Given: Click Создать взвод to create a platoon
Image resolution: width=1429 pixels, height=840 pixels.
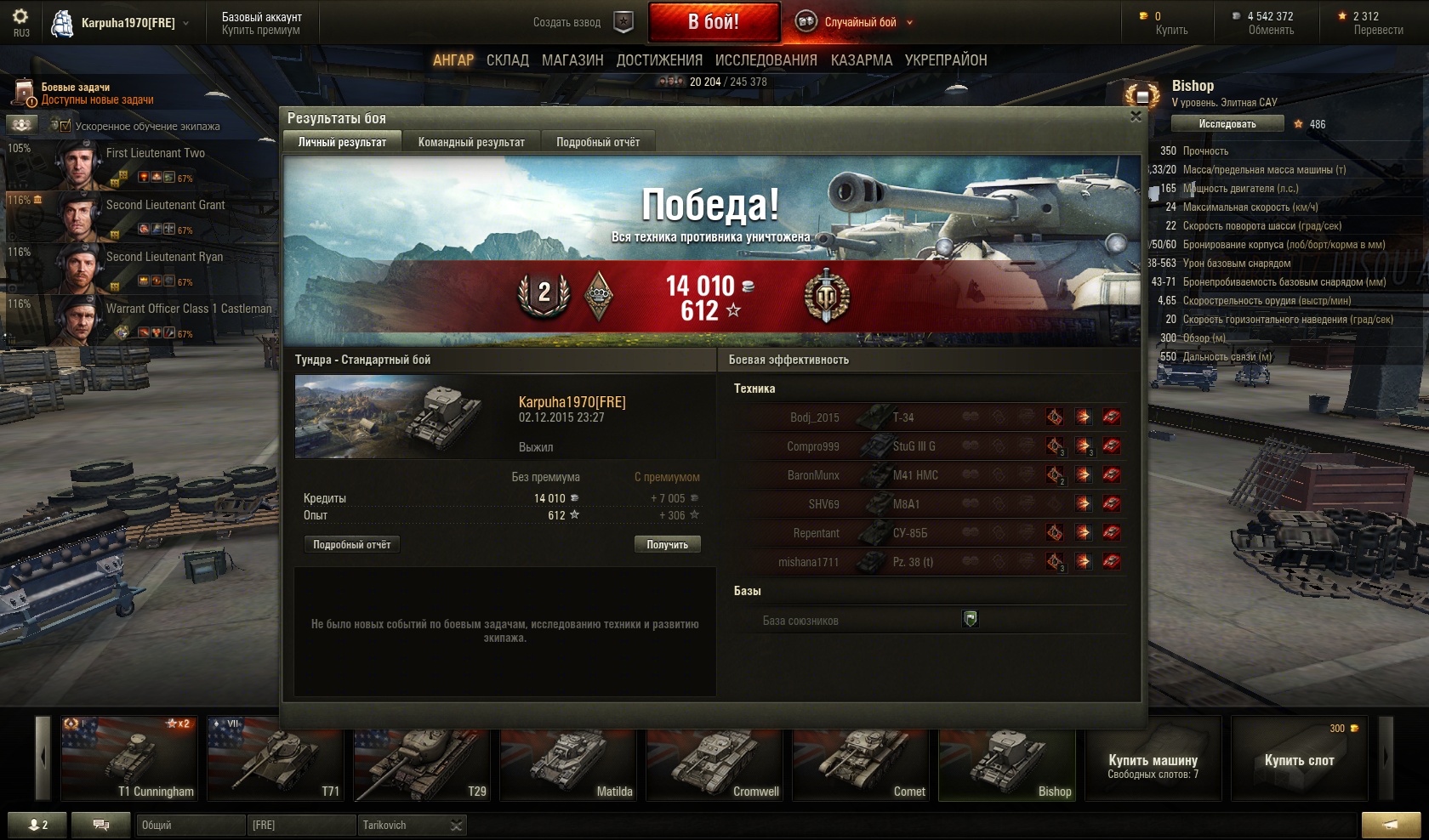Looking at the screenshot, I should (x=566, y=23).
